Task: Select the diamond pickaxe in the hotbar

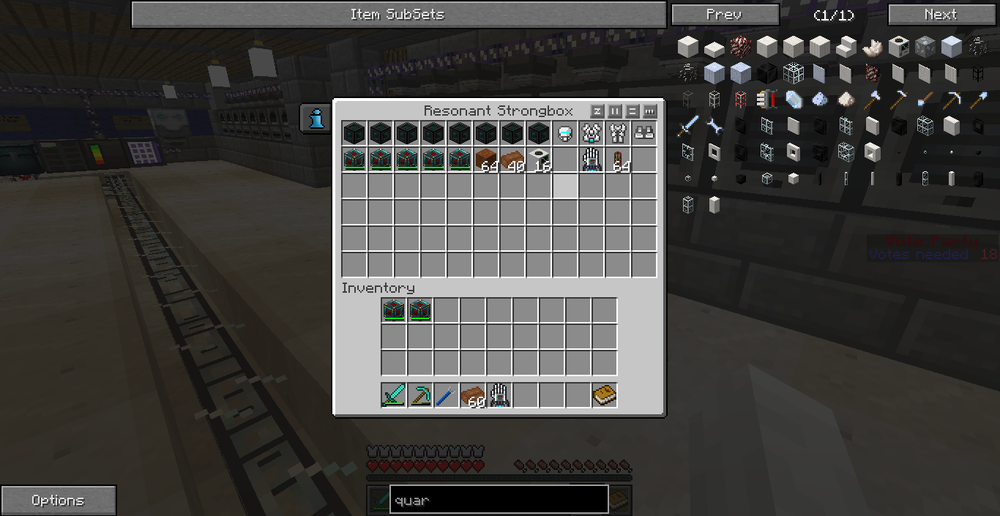Action: tap(419, 395)
